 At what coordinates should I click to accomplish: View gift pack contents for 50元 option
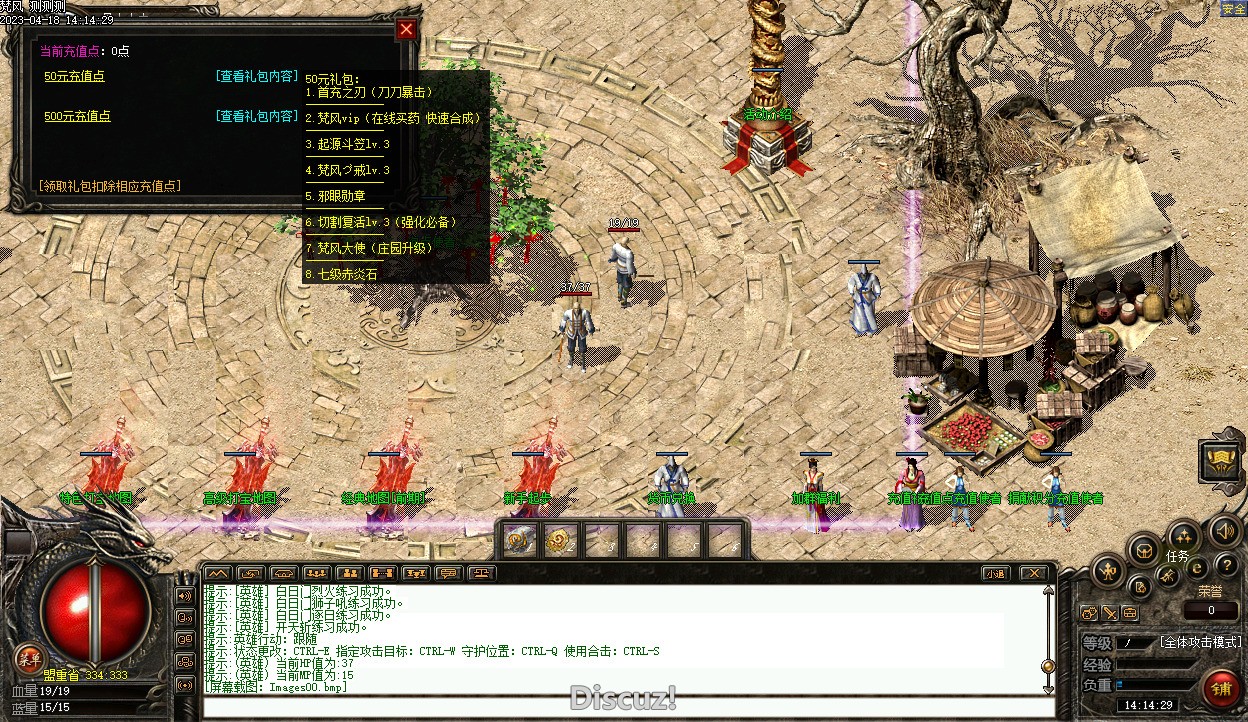pyautogui.click(x=256, y=76)
